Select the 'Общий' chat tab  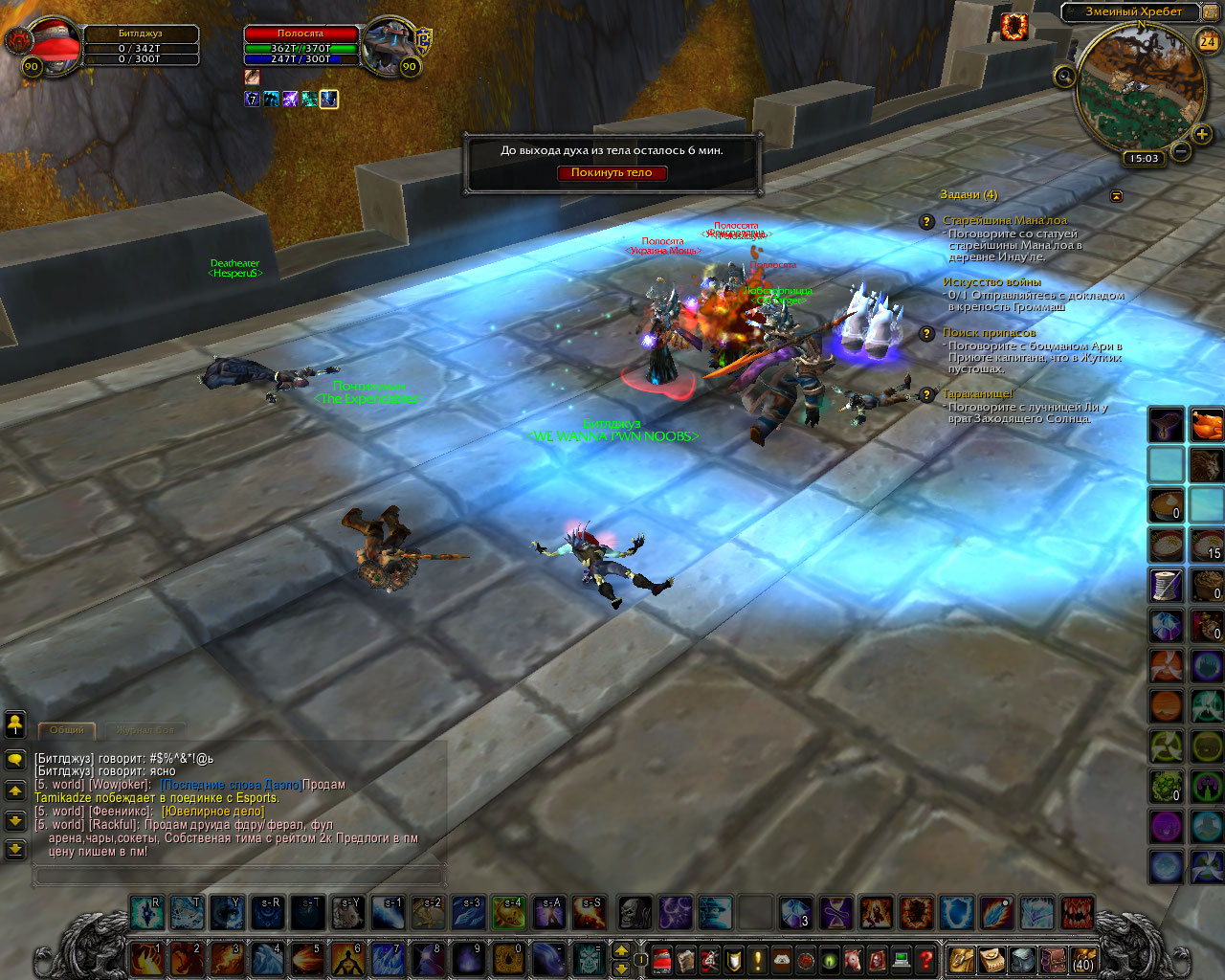click(x=67, y=730)
